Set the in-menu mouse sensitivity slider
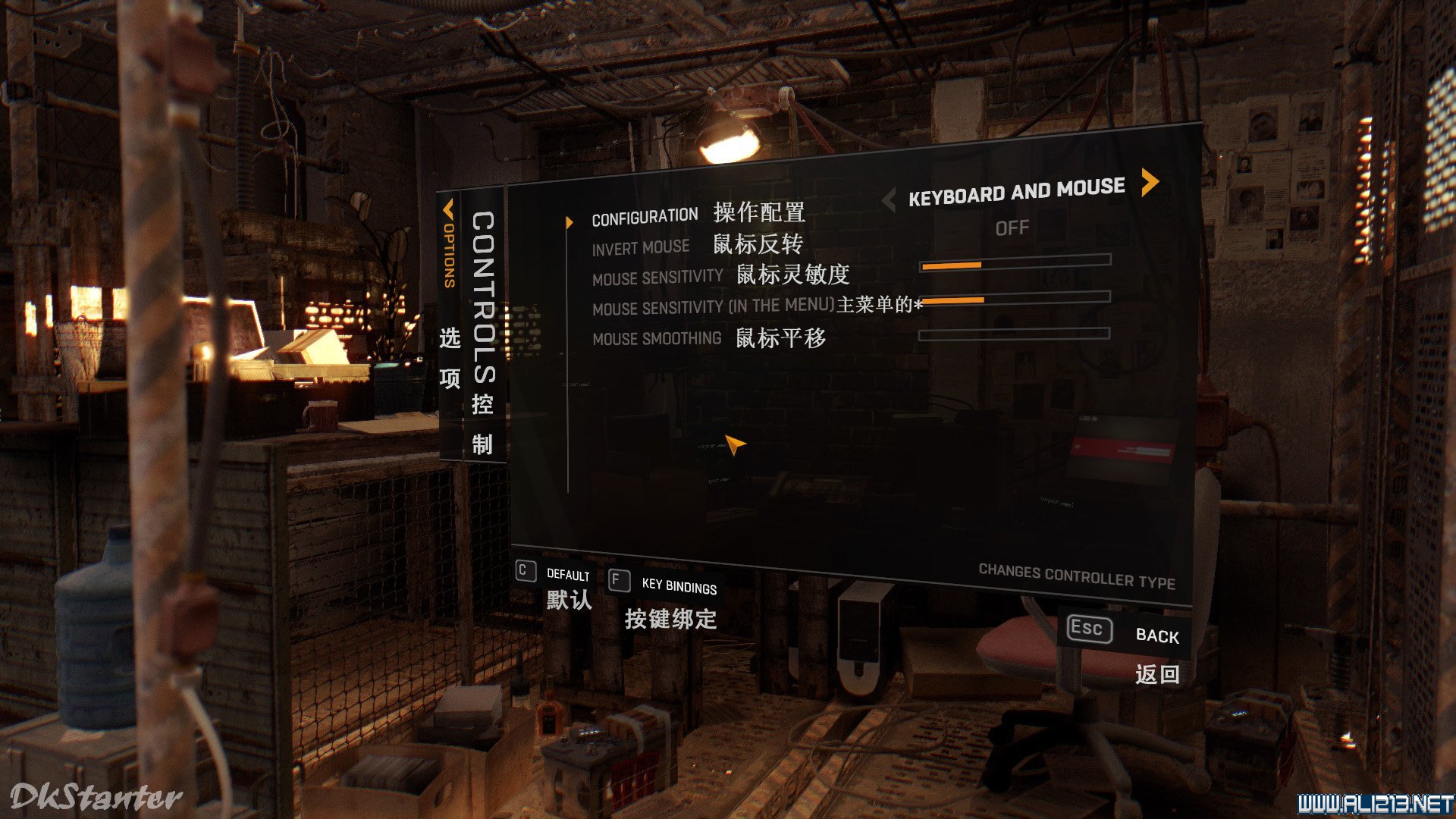This screenshot has width=1456, height=819. (x=1015, y=298)
